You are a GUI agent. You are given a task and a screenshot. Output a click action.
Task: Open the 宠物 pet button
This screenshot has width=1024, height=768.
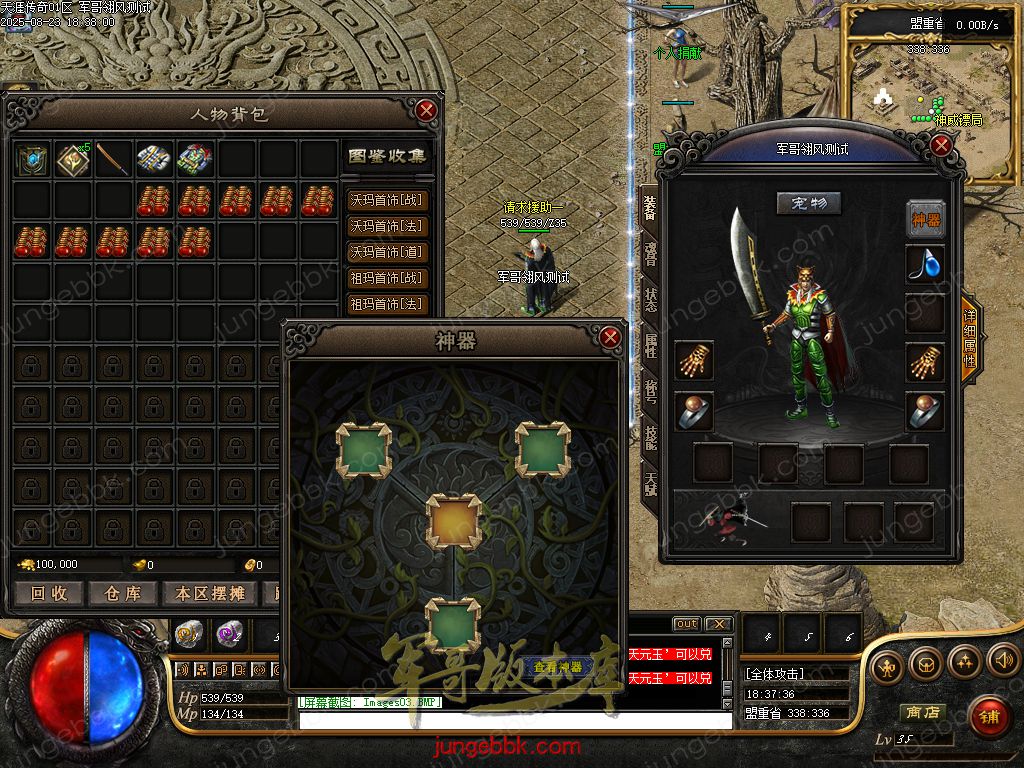(x=809, y=204)
